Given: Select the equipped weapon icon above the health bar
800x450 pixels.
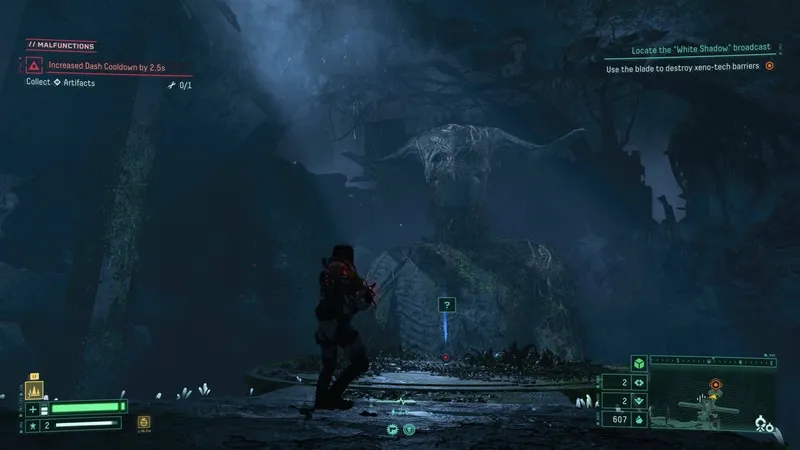Looking at the screenshot, I should coord(32,393).
